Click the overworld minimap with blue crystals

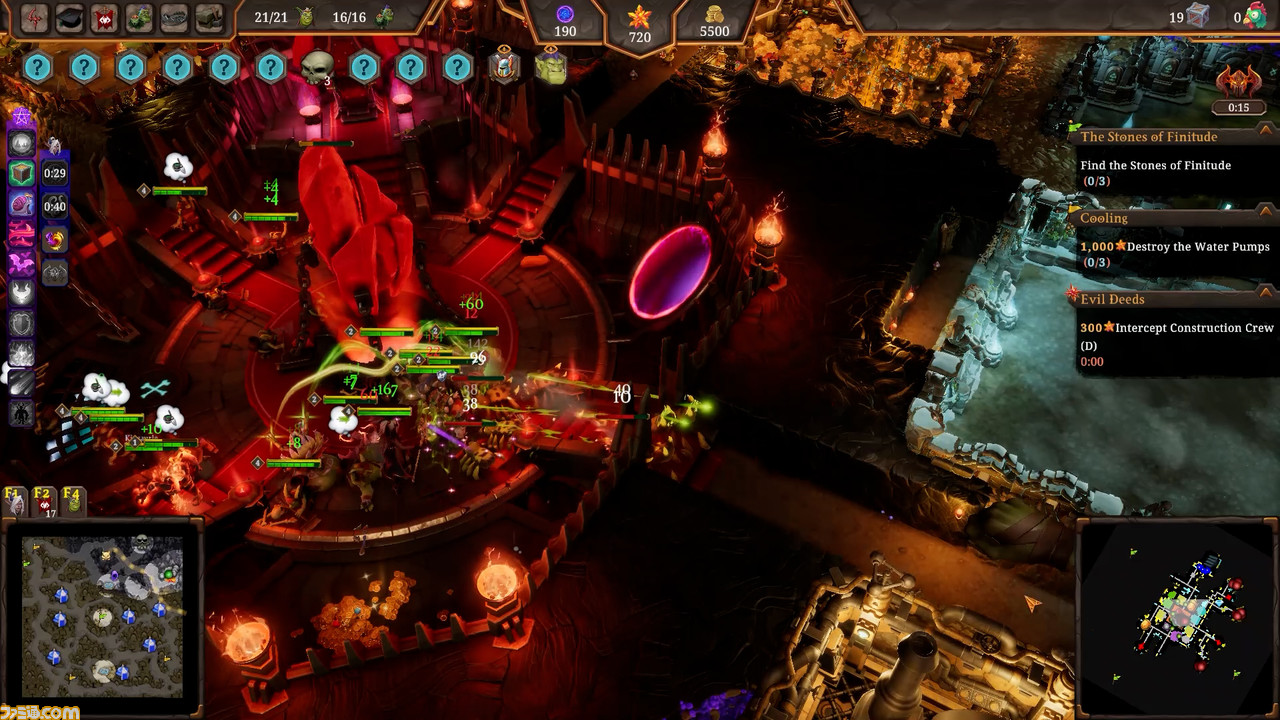click(103, 616)
